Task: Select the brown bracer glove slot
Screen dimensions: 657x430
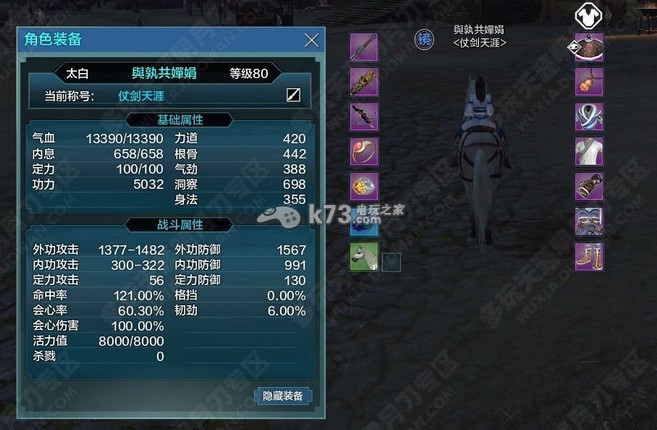Action: pos(589,187)
